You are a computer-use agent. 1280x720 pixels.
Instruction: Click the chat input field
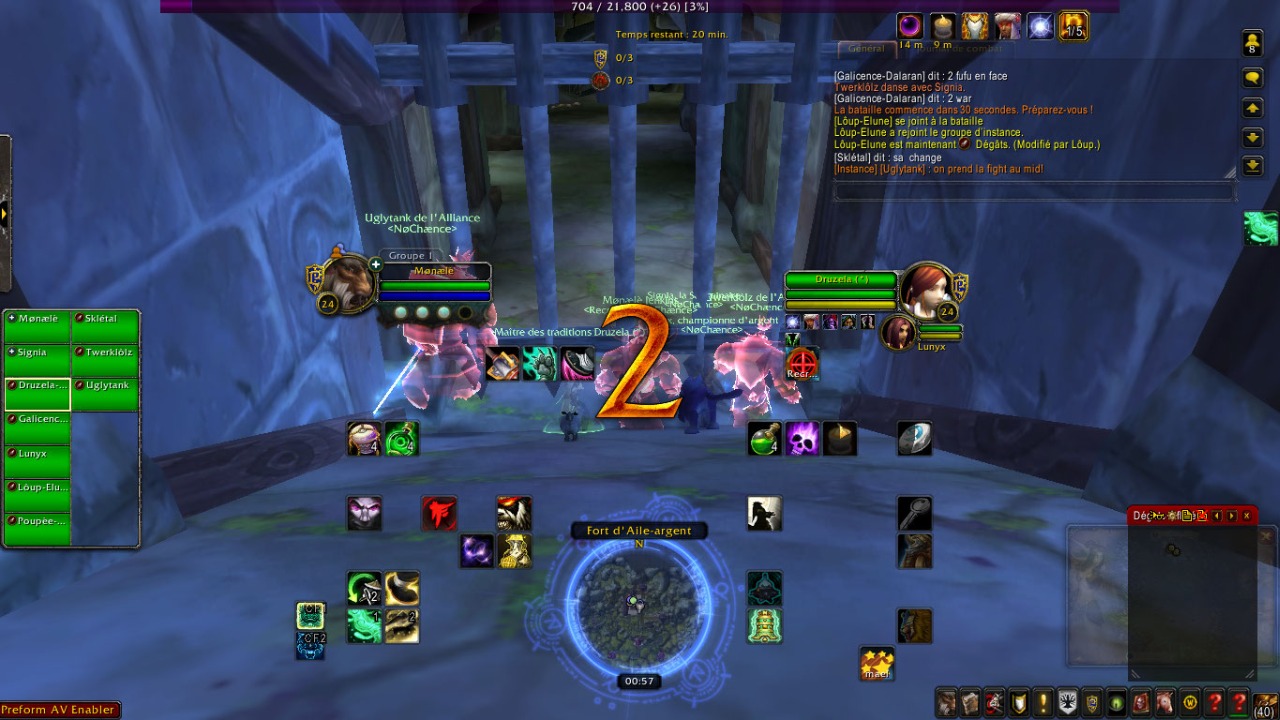click(x=1030, y=190)
